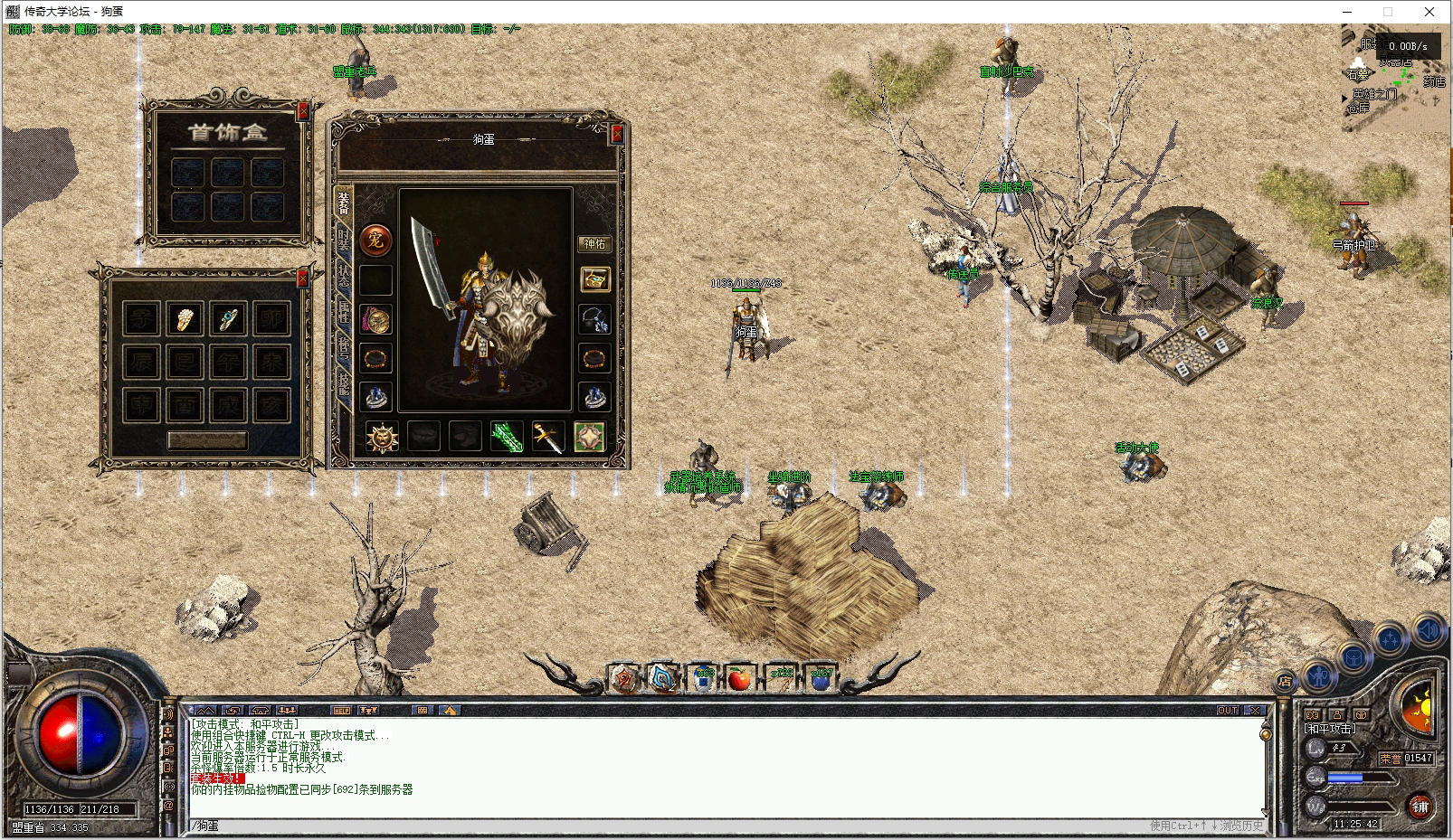Click the 神佑 button
The width and height of the screenshot is (1453, 840).
pos(594,244)
